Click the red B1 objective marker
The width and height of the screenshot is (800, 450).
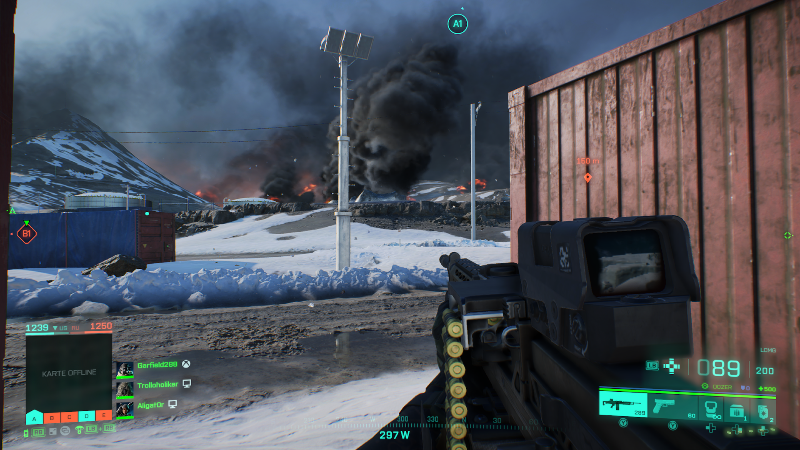click(27, 234)
